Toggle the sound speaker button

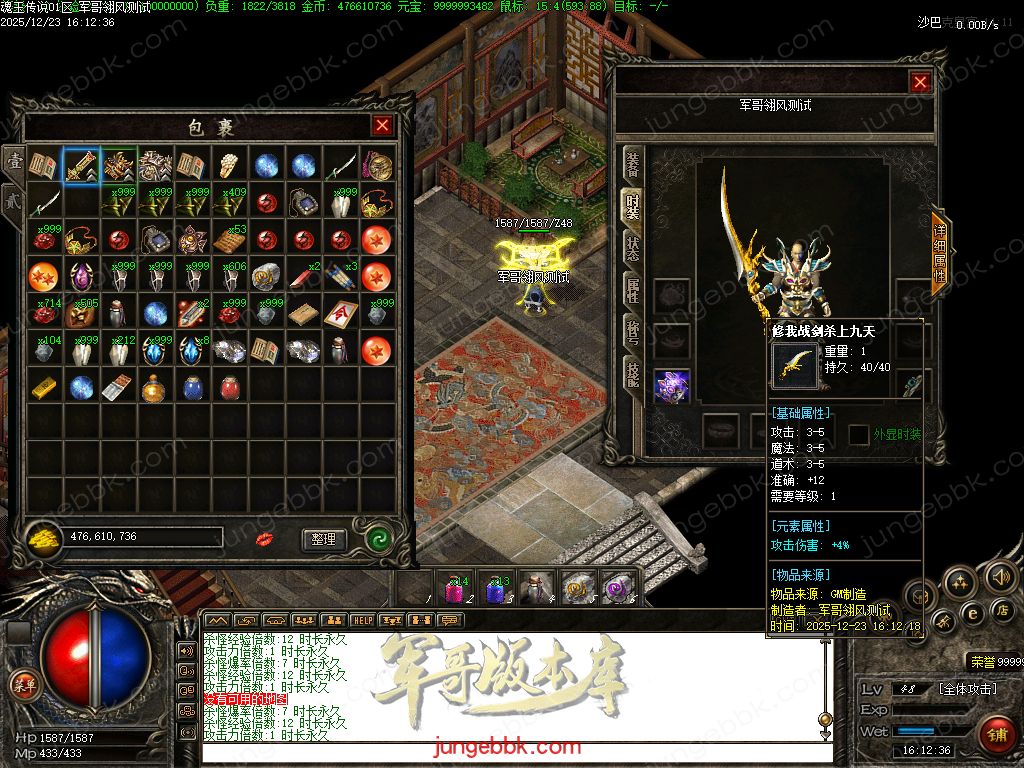(999, 576)
